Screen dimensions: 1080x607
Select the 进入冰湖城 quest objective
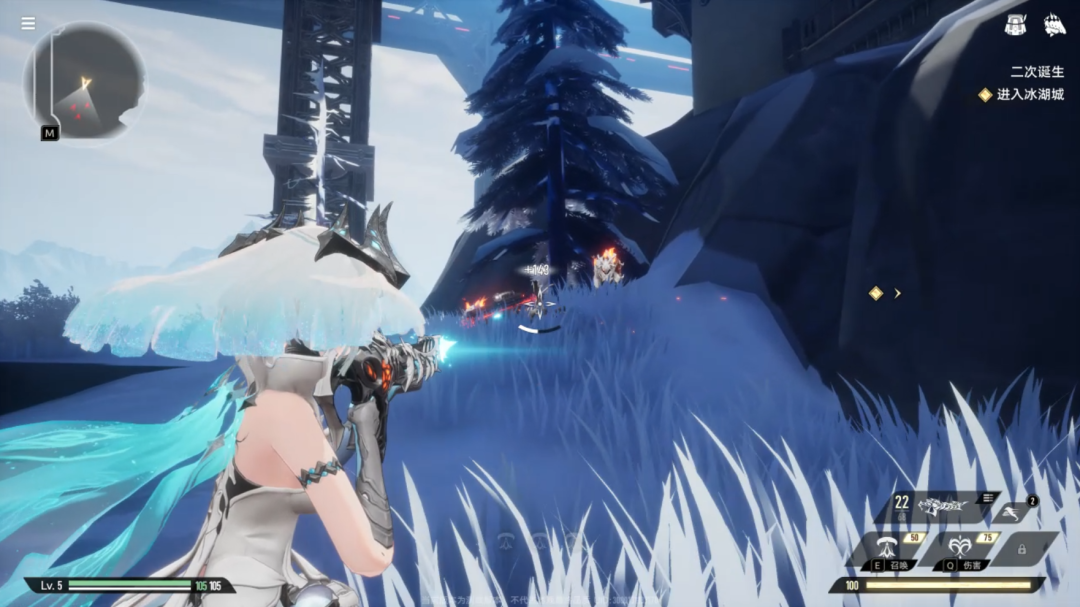1030,95
